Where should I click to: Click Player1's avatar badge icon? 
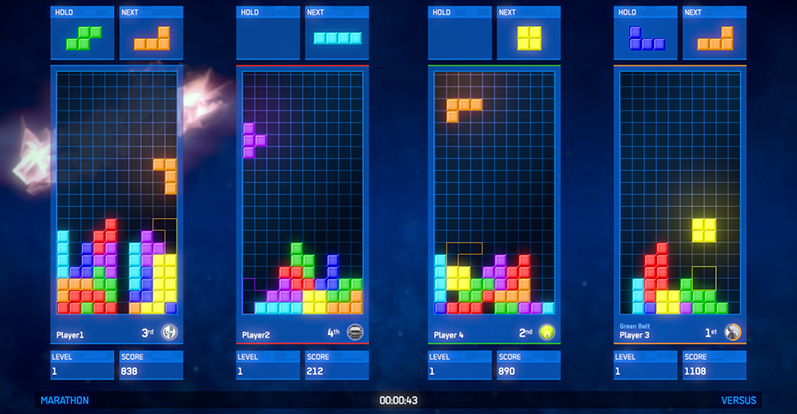[x=169, y=332]
